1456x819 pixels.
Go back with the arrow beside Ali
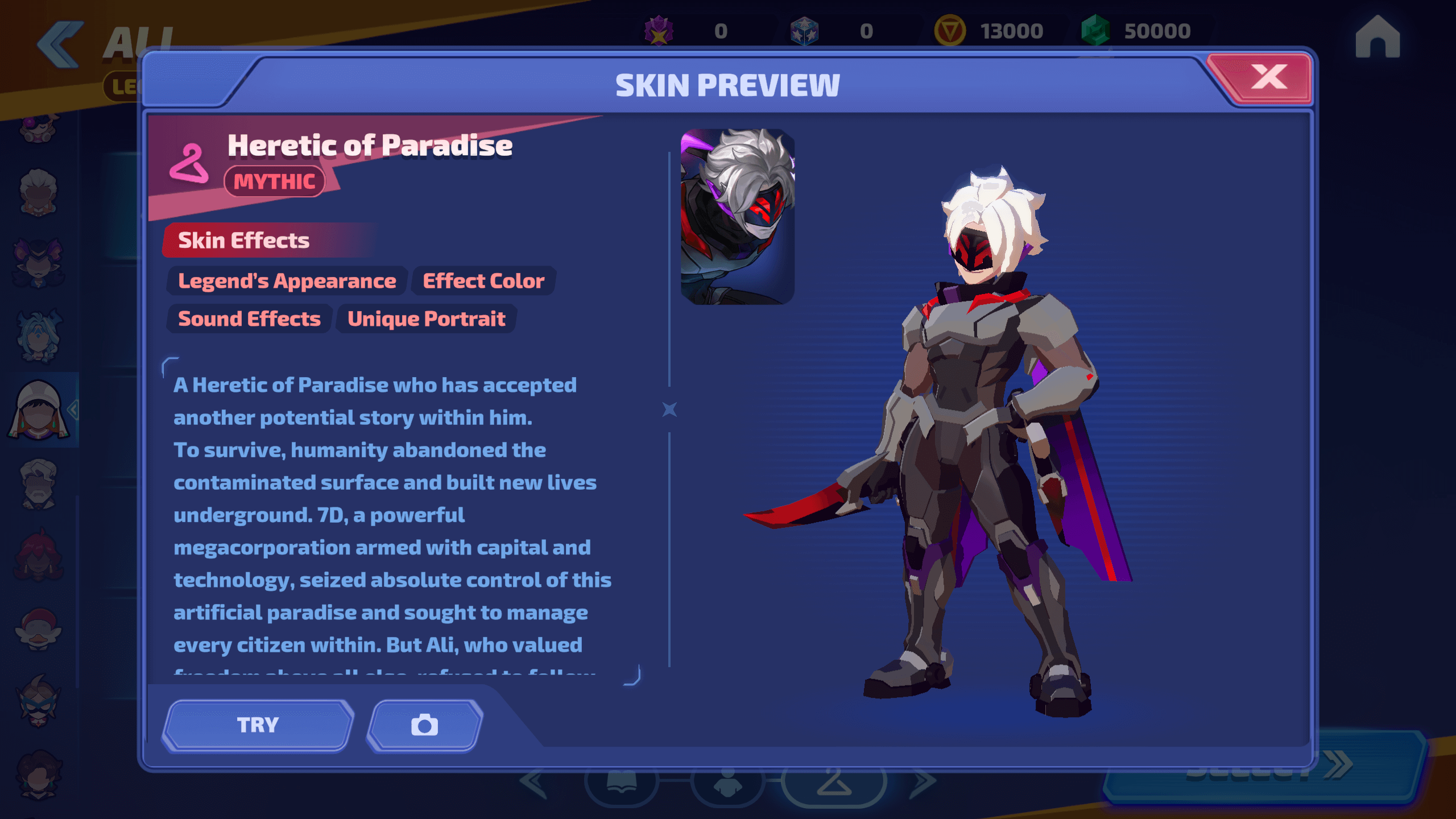tap(60, 44)
